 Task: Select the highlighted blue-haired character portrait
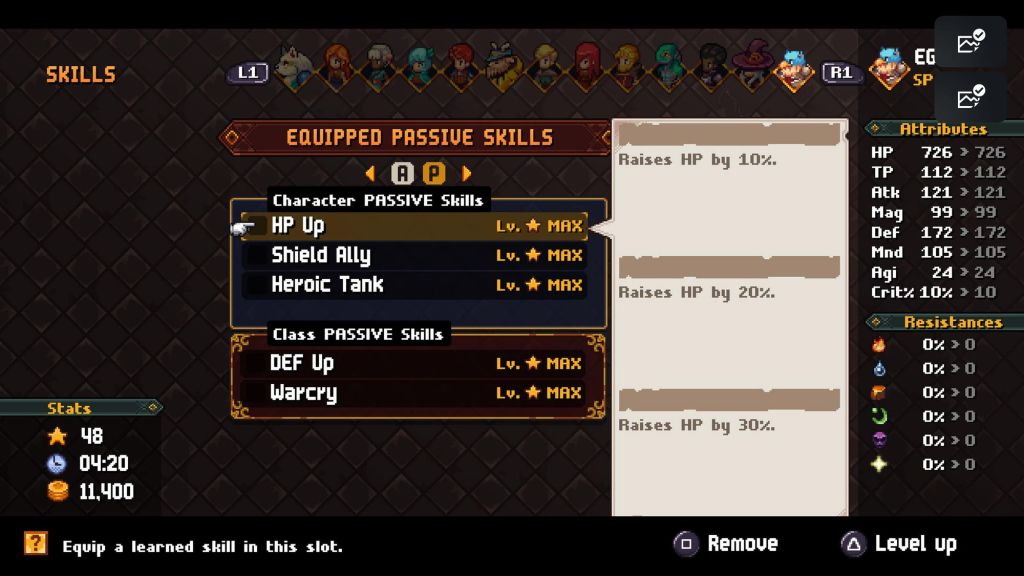(x=794, y=70)
